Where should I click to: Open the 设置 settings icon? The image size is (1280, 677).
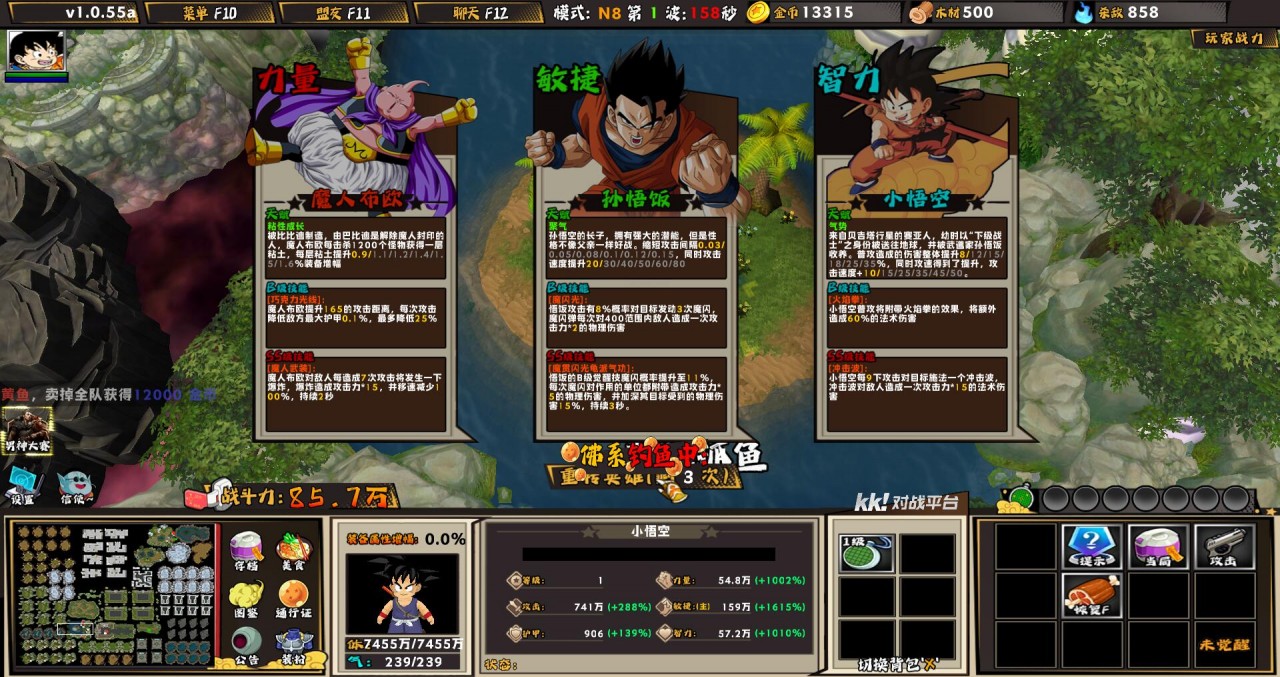click(x=23, y=486)
